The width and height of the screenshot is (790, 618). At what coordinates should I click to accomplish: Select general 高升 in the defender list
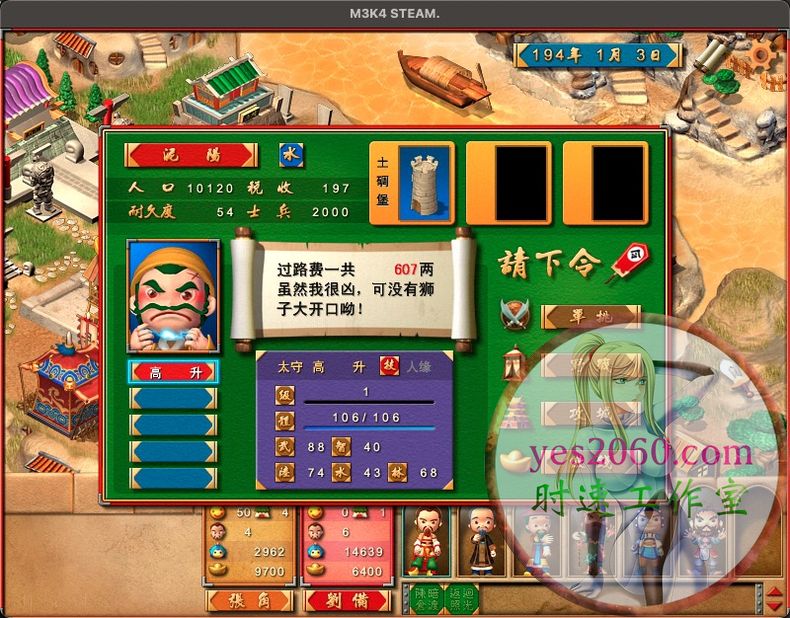coord(173,372)
